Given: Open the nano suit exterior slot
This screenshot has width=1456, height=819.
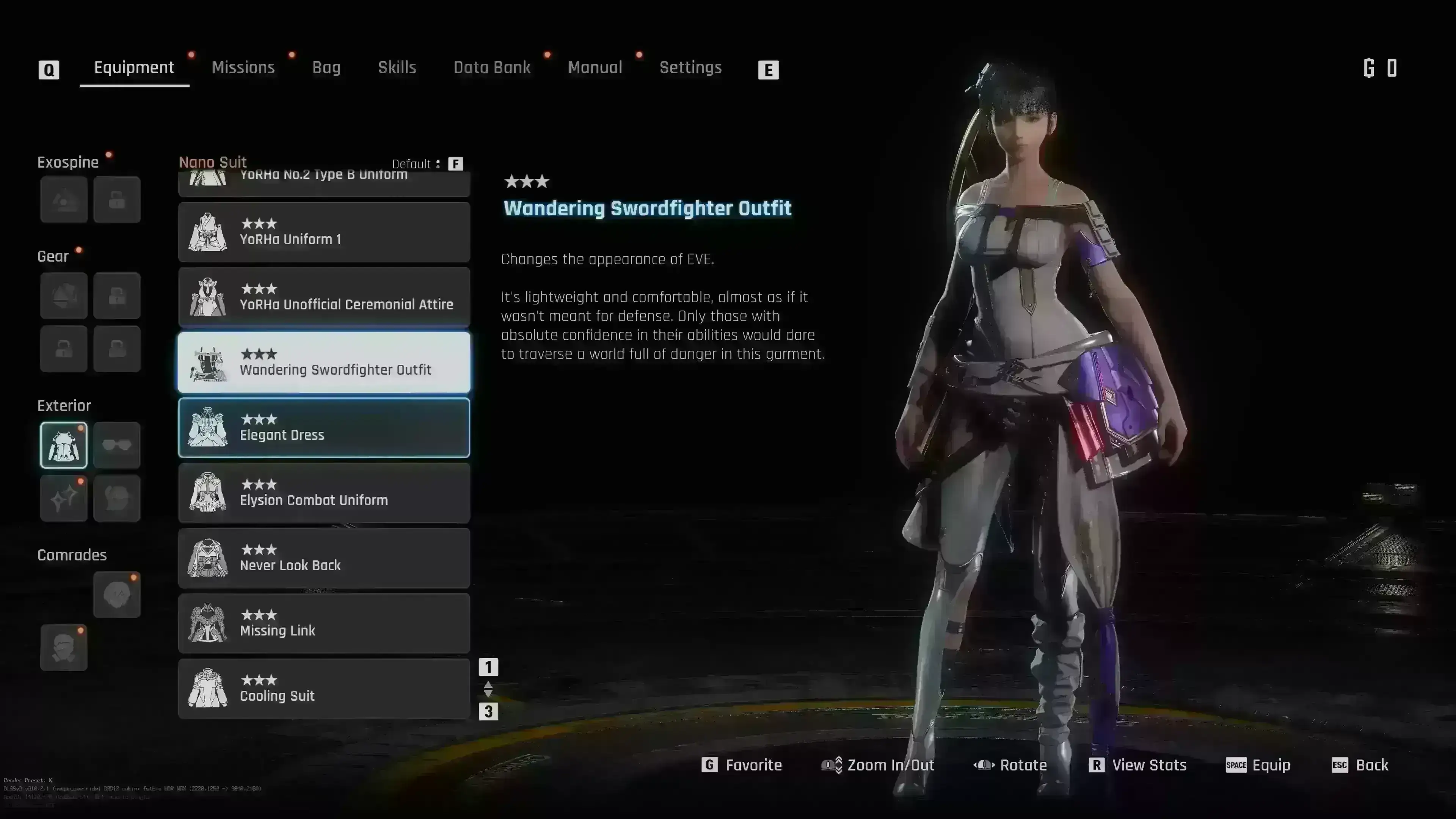Looking at the screenshot, I should pyautogui.click(x=64, y=446).
